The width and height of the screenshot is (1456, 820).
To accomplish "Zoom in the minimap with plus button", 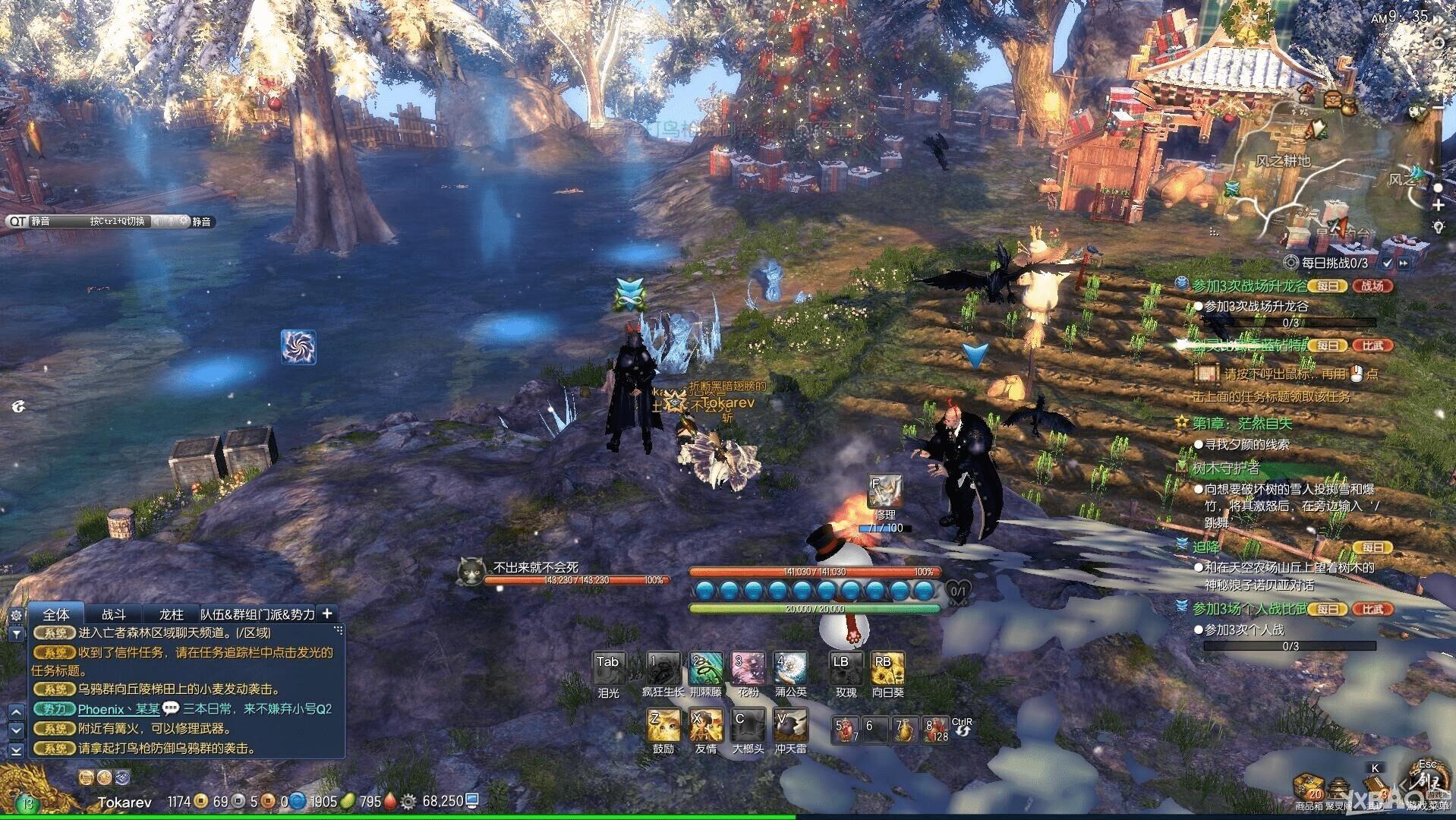I will (1438, 206).
